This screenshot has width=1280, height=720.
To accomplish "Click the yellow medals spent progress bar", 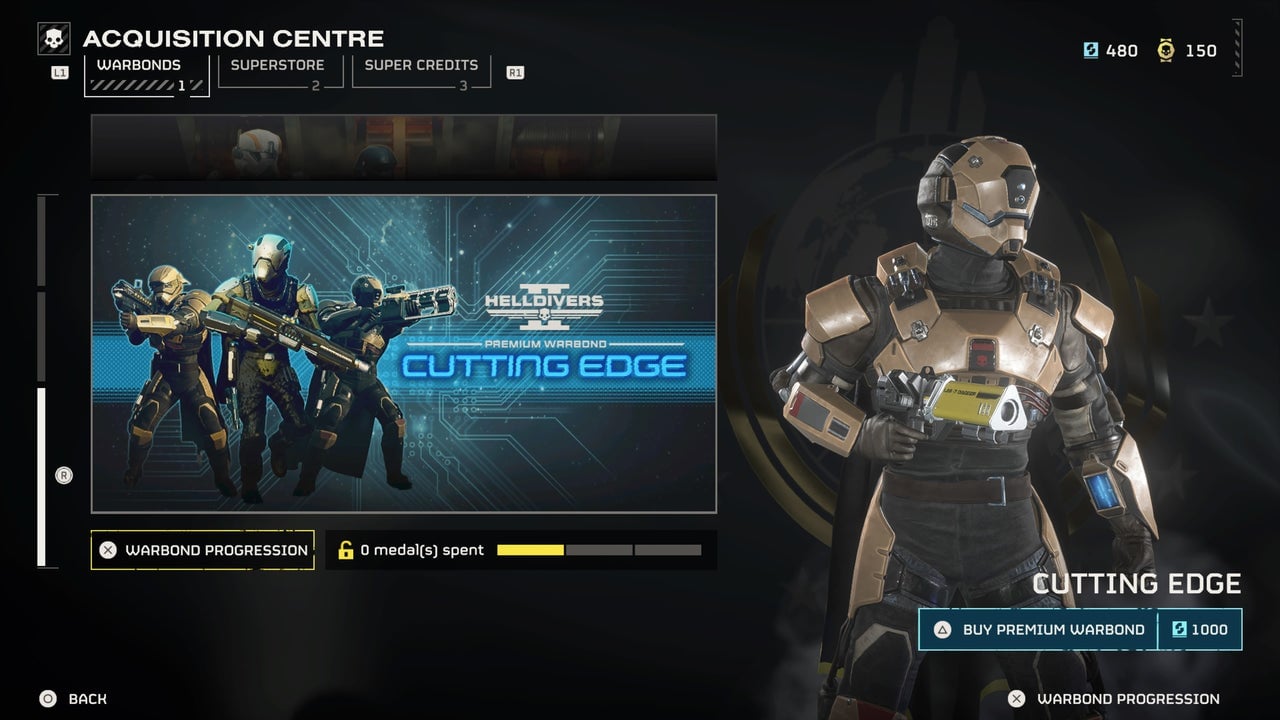I will [x=530, y=549].
